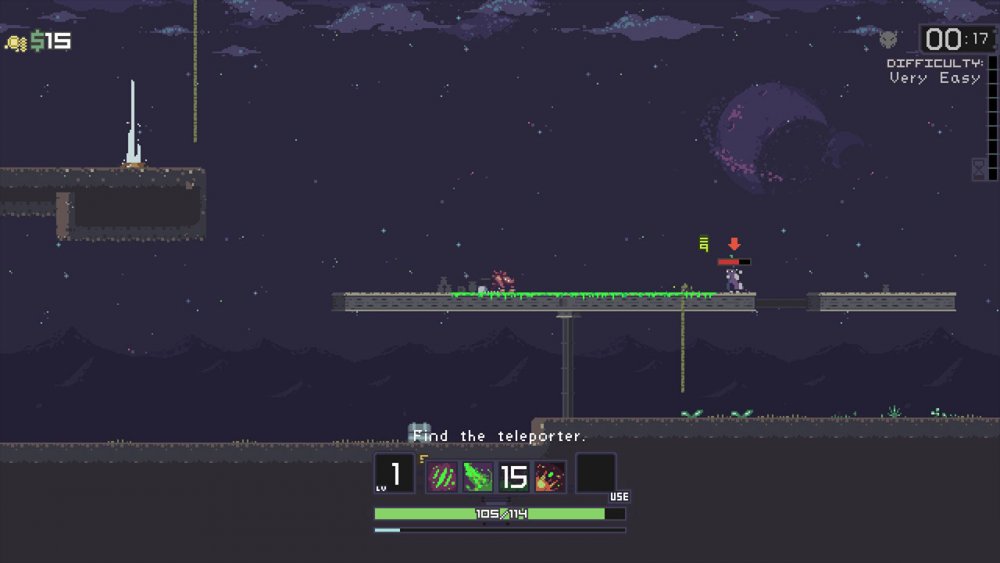Screen dimensions: 1000x563
Task: Click the empty USE item slot
Action: click(596, 474)
